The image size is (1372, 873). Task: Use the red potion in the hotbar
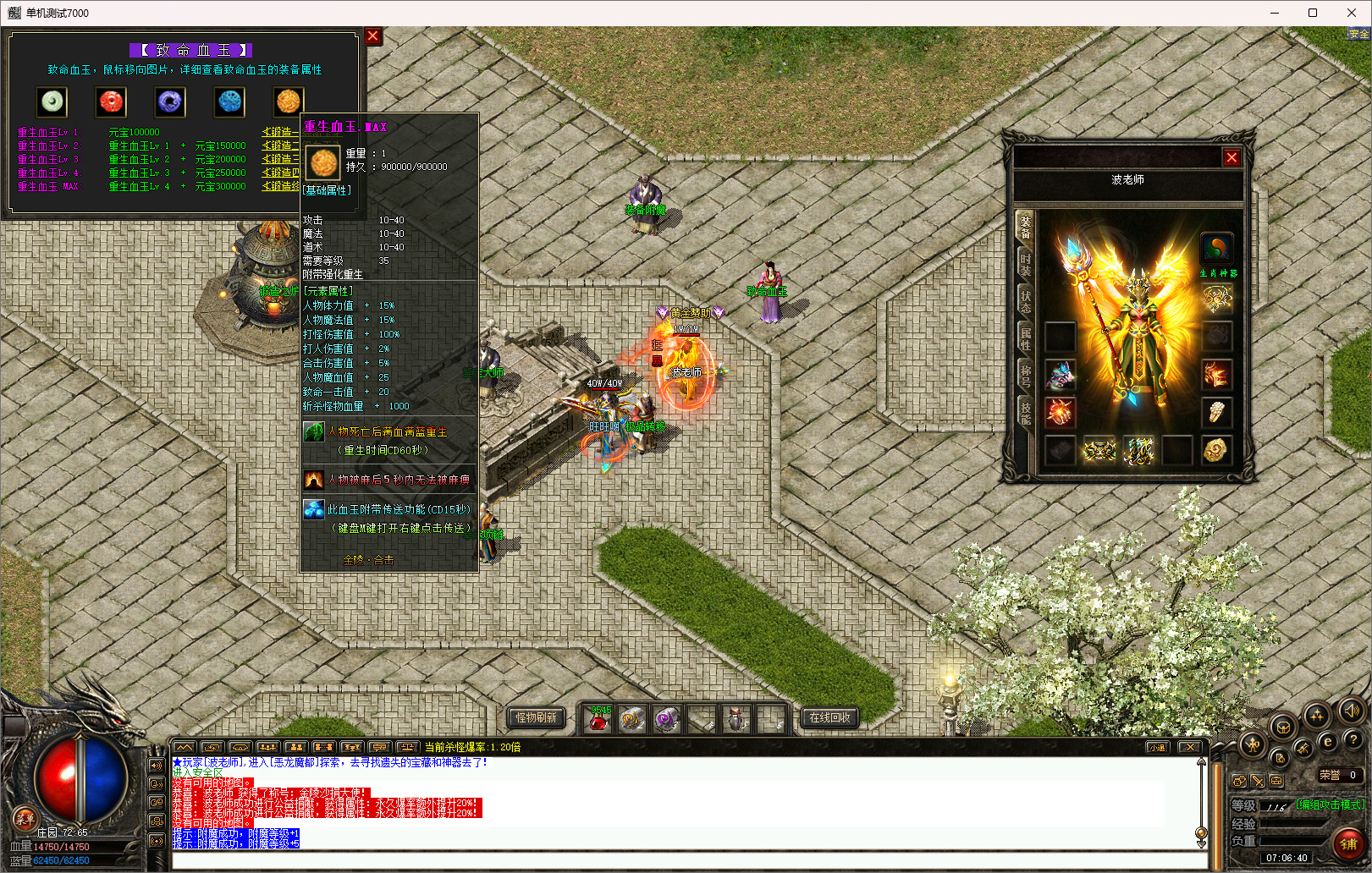(598, 720)
